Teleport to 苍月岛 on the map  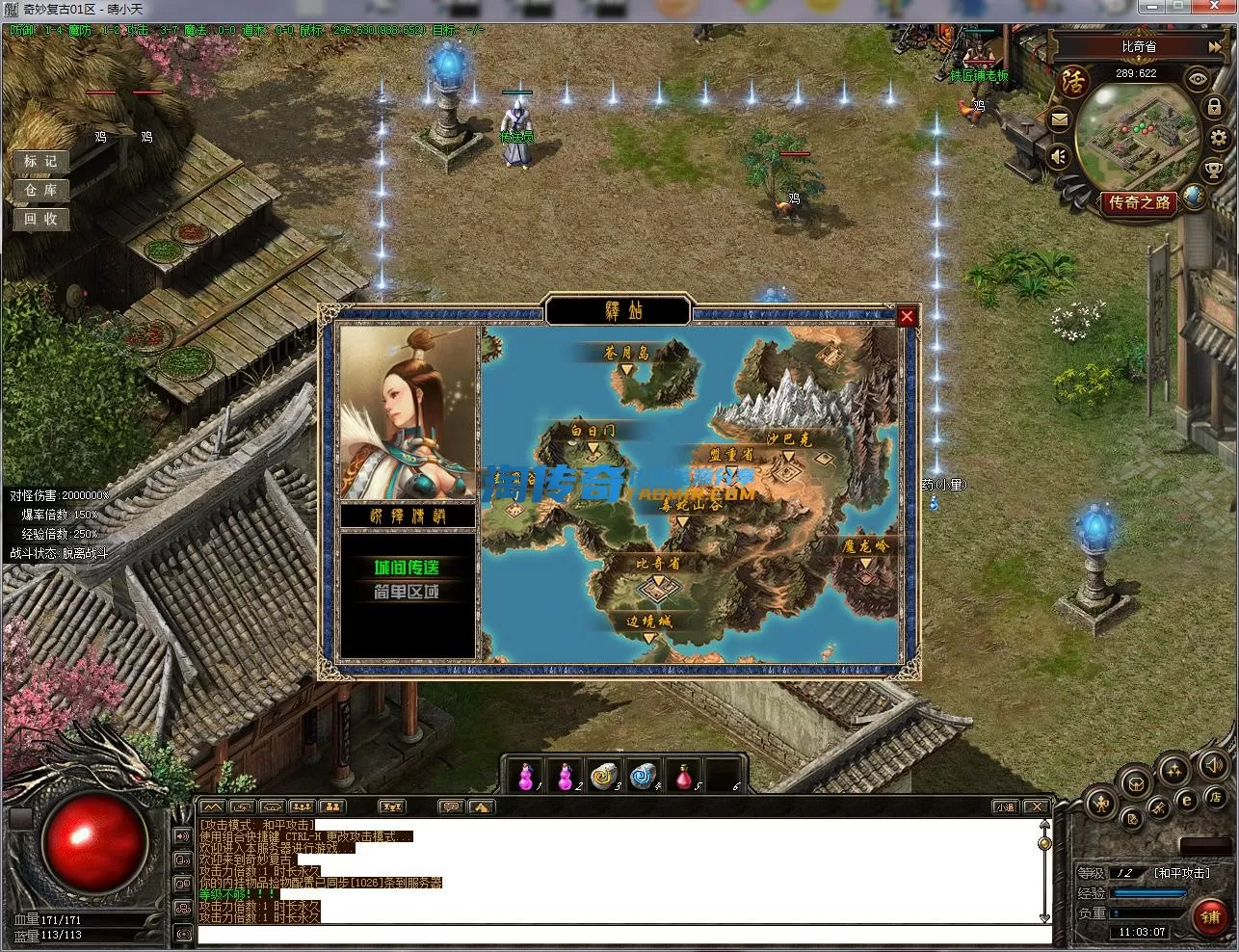pos(626,355)
